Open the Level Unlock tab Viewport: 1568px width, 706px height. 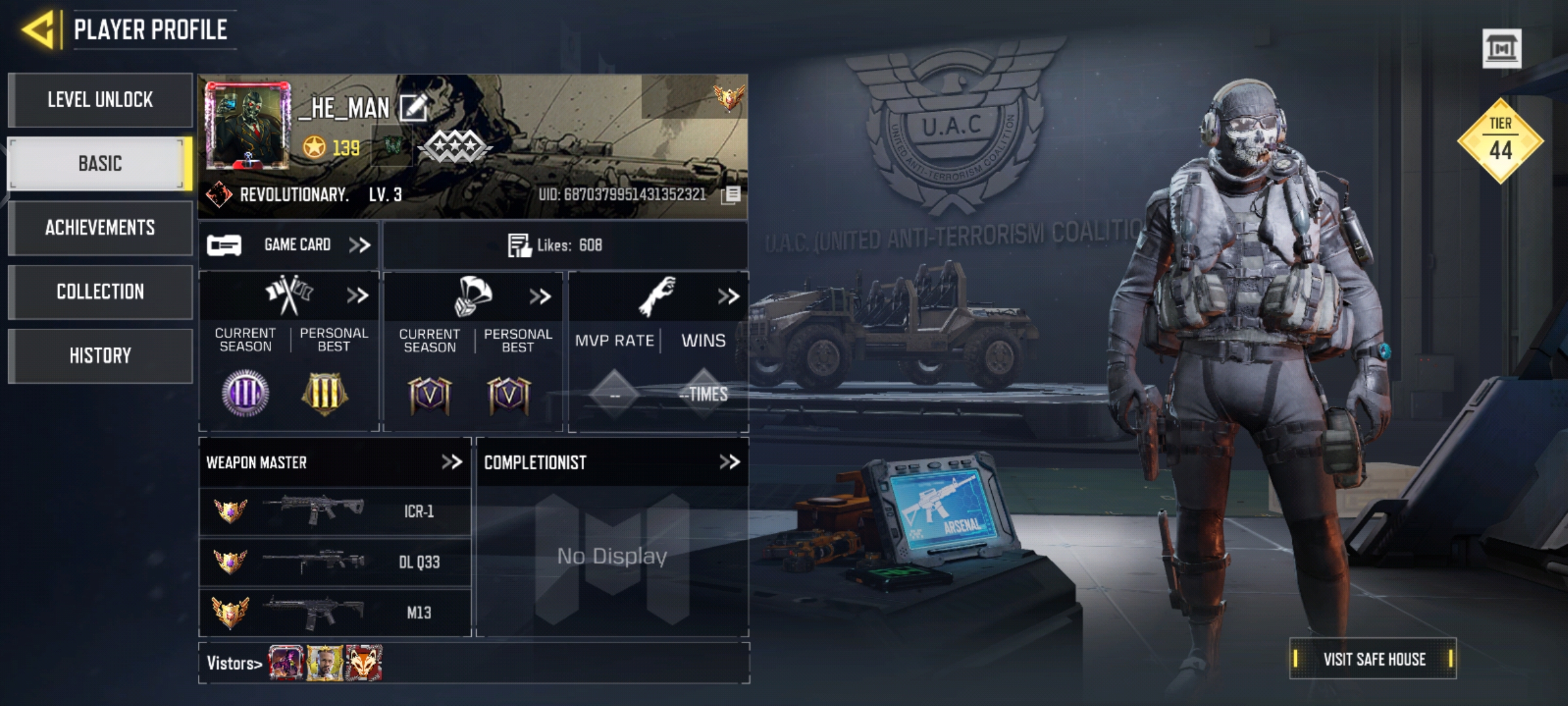tap(100, 100)
